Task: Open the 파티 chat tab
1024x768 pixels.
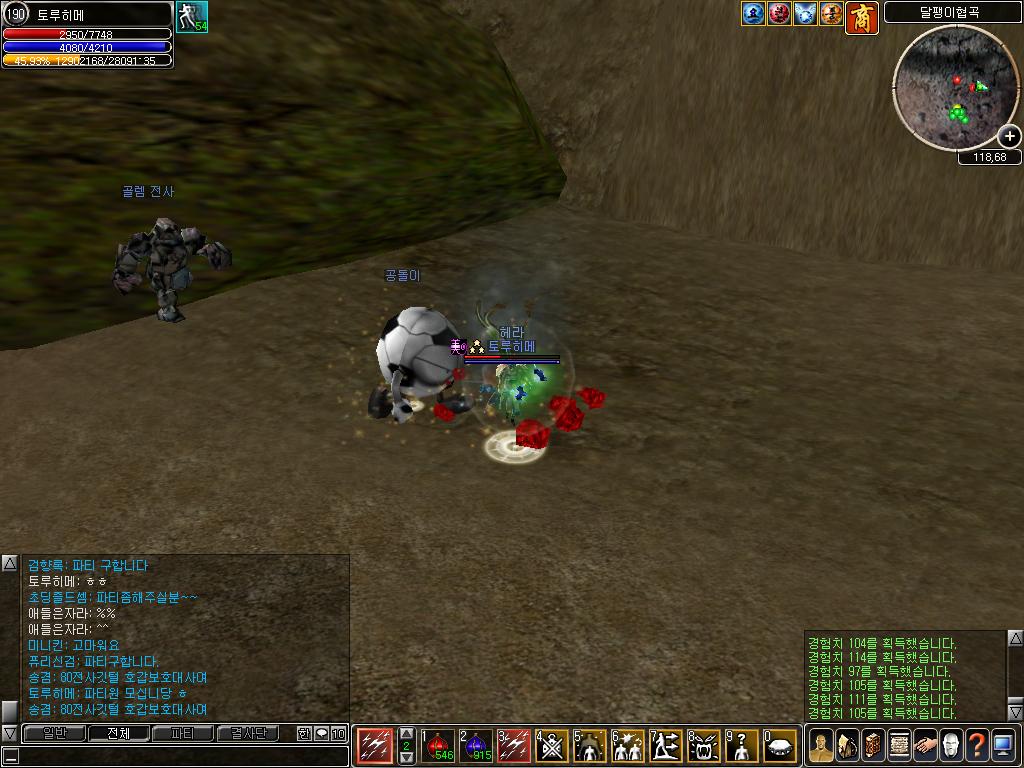Action: tap(183, 733)
